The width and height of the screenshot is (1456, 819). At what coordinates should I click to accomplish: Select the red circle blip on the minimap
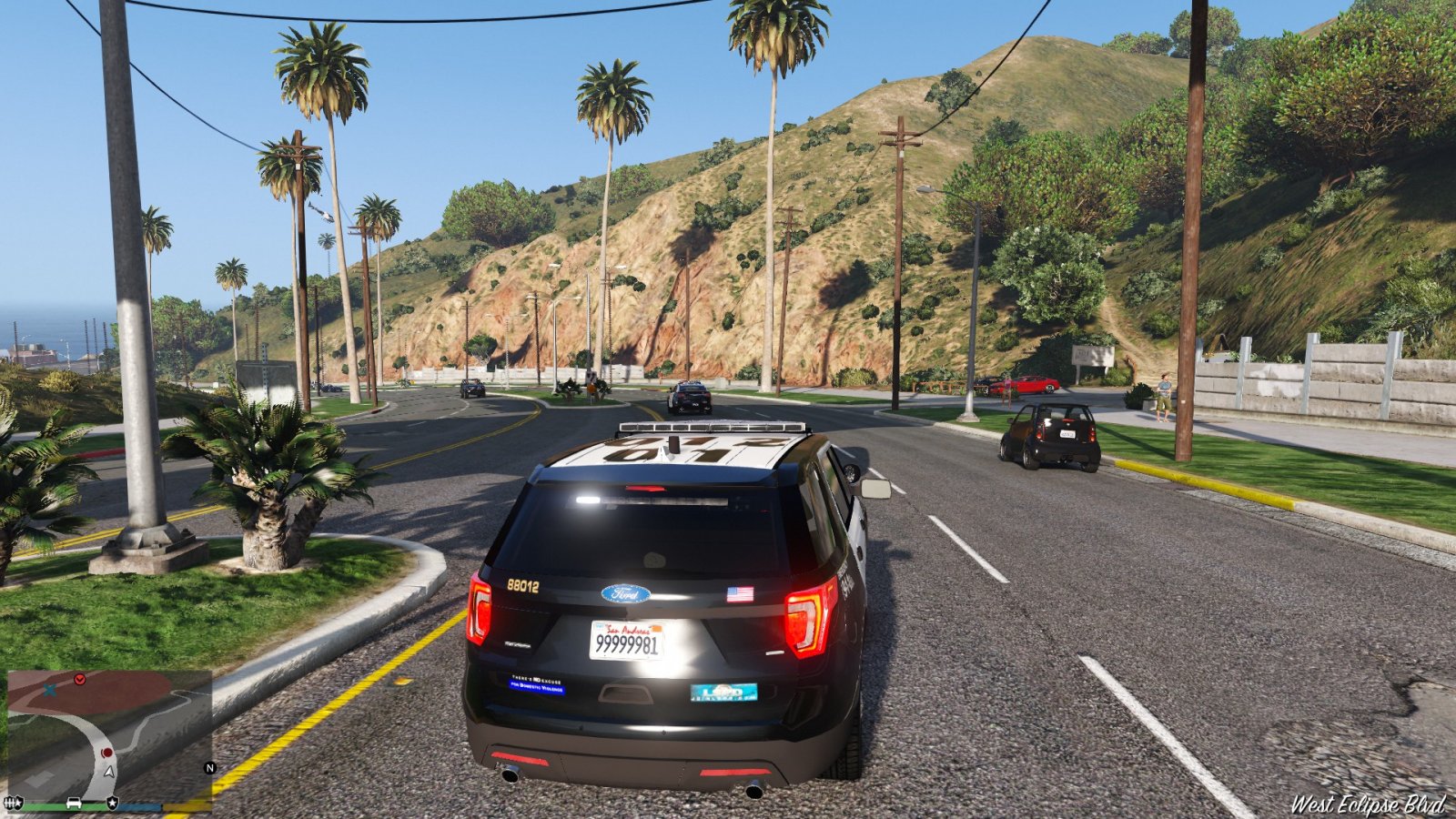click(106, 753)
